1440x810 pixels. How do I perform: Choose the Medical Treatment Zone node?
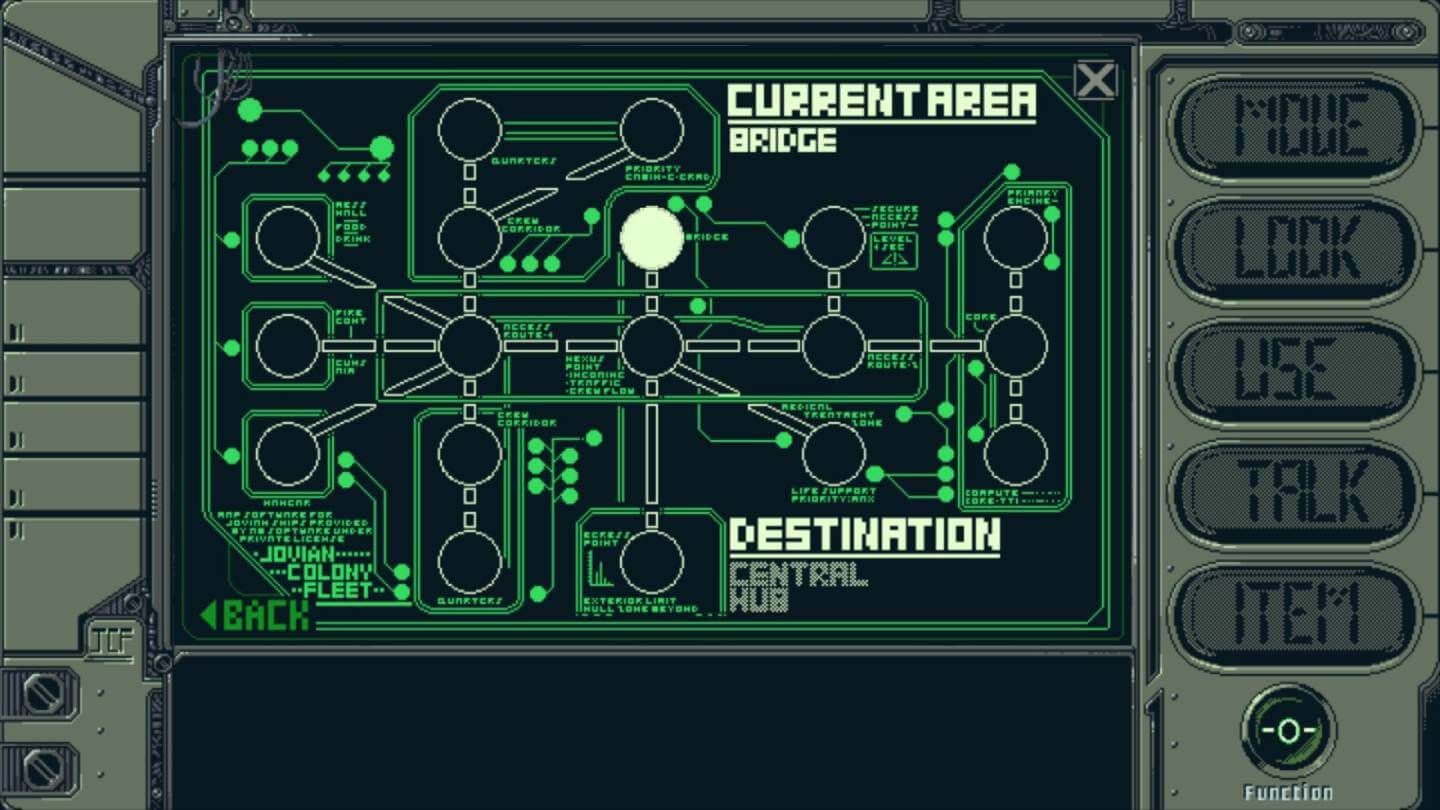[x=834, y=453]
